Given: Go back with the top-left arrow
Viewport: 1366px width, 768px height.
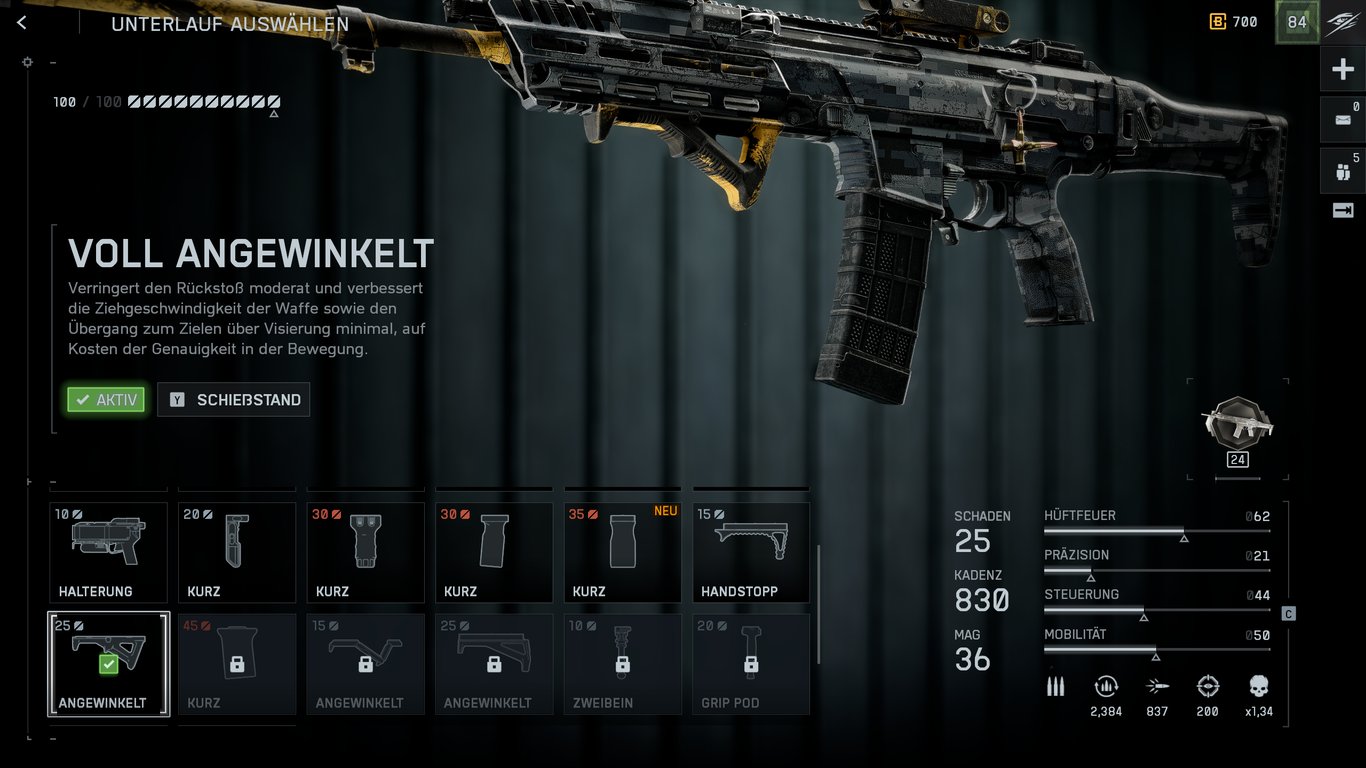Looking at the screenshot, I should tap(22, 23).
